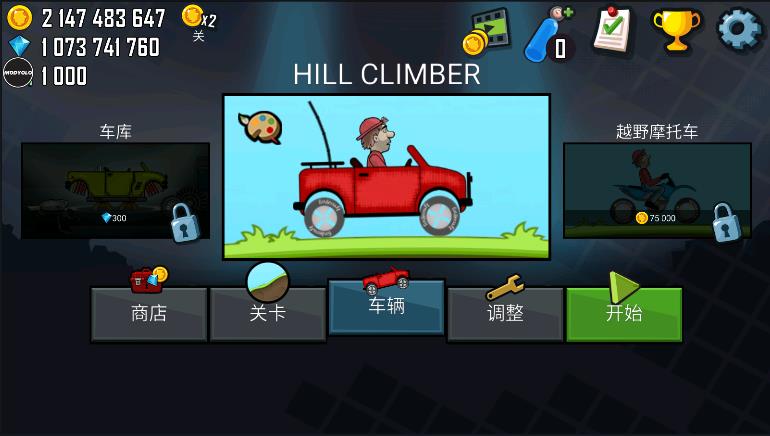
Task: Tap the x2 coin multiplier icon
Action: coord(198,18)
